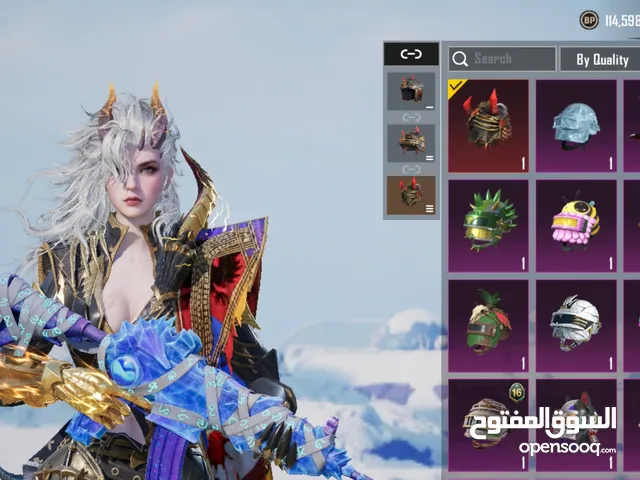640x480 pixels.
Task: Choose the white bandaged mummy helmet
Action: click(576, 326)
